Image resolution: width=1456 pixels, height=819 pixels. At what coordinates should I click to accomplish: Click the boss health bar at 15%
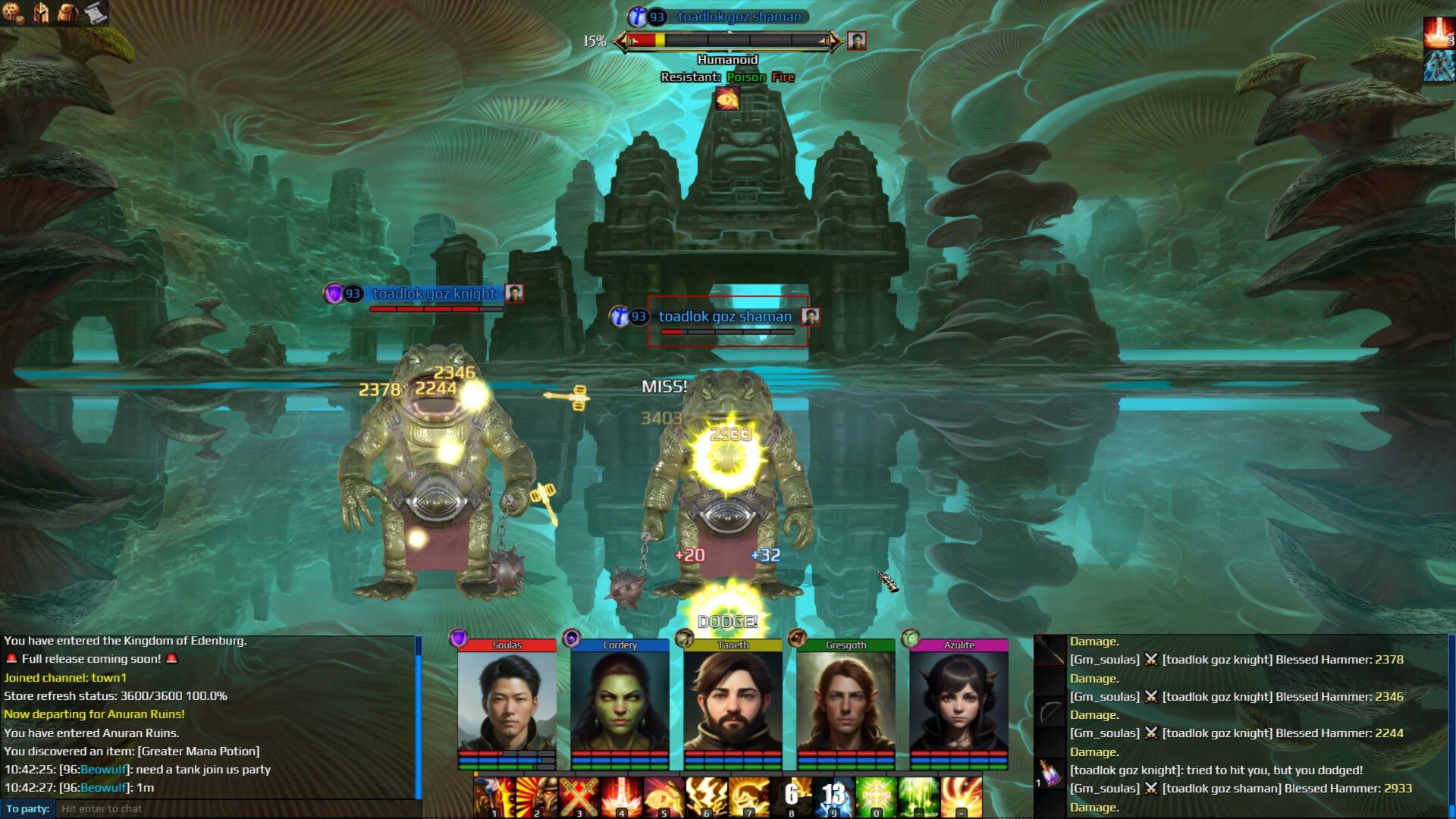728,42
